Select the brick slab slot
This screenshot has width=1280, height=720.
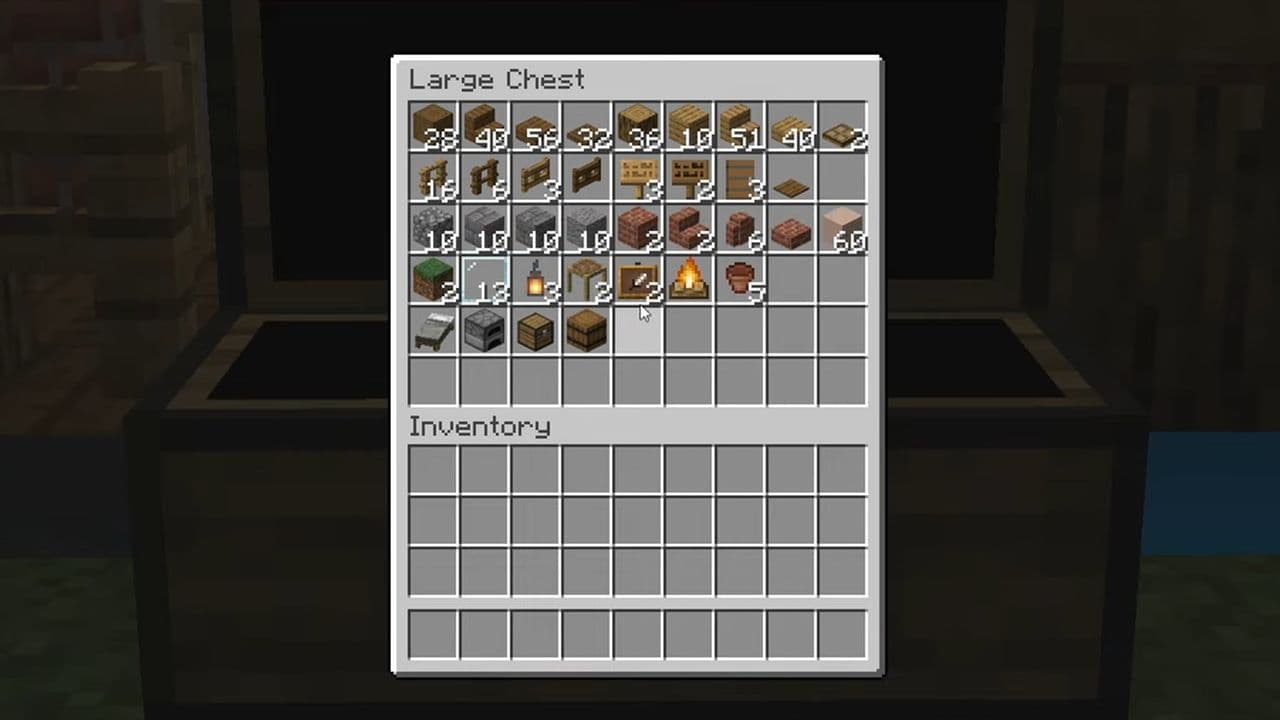791,229
